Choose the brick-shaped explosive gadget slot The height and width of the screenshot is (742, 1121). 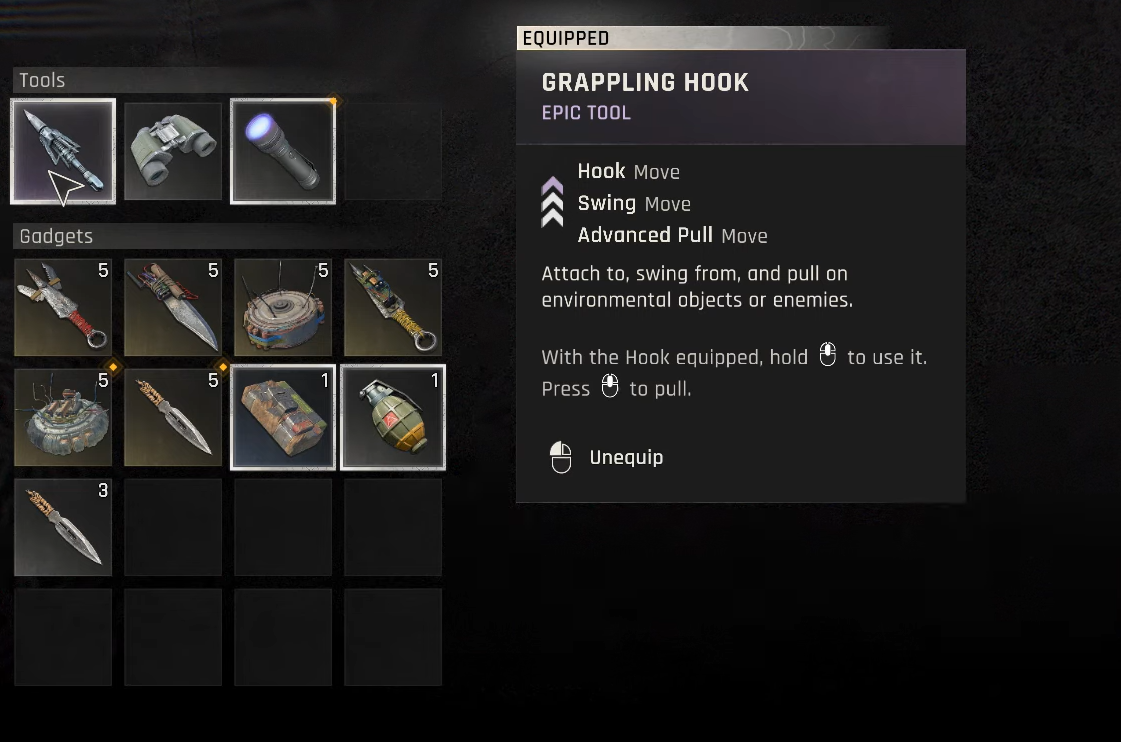283,417
